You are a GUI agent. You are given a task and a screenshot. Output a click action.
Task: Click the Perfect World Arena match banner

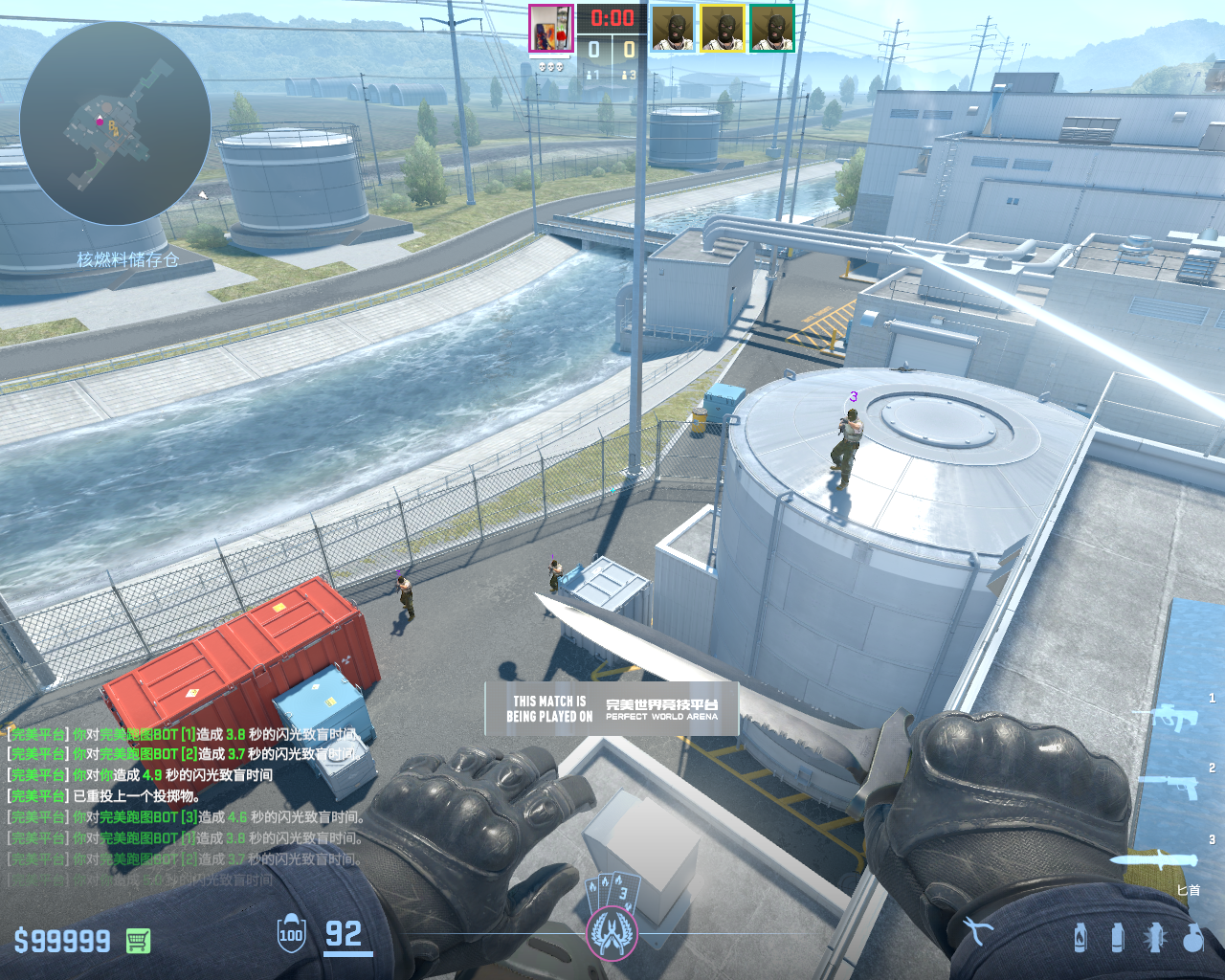[612, 708]
